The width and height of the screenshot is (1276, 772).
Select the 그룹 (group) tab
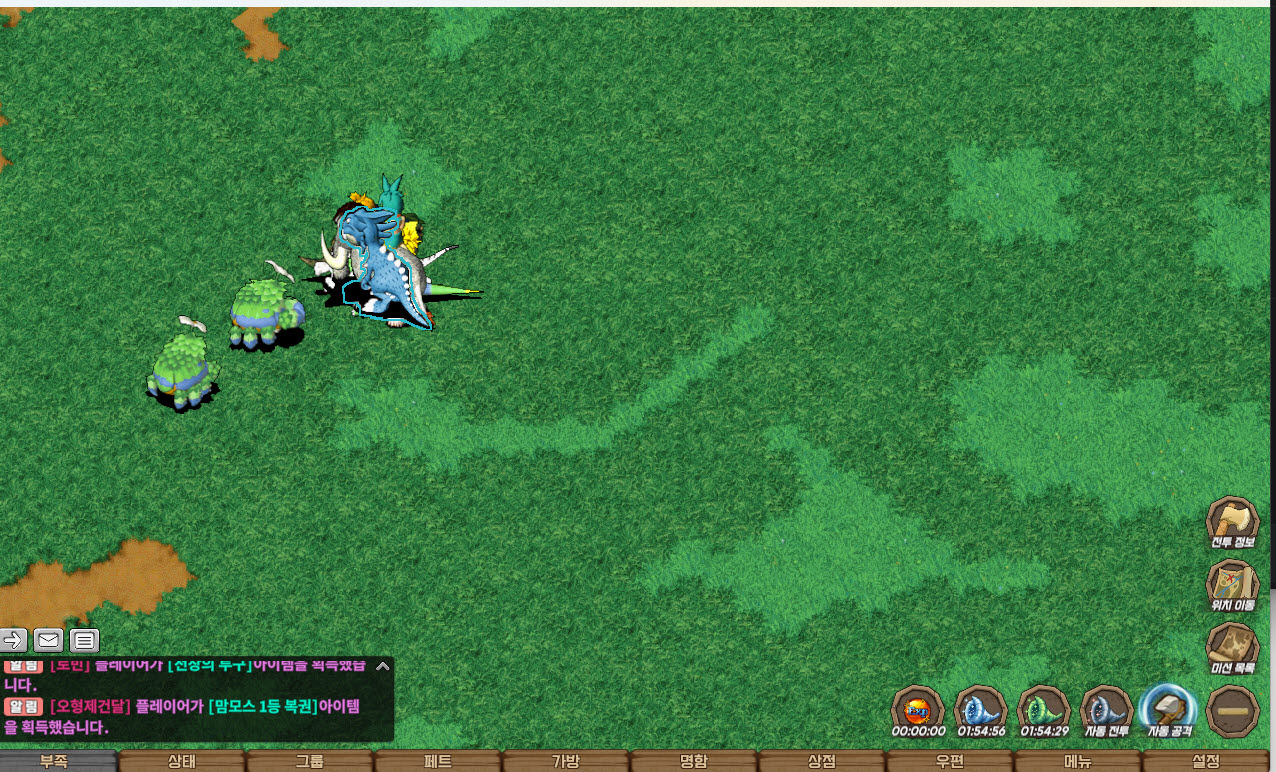tap(309, 761)
